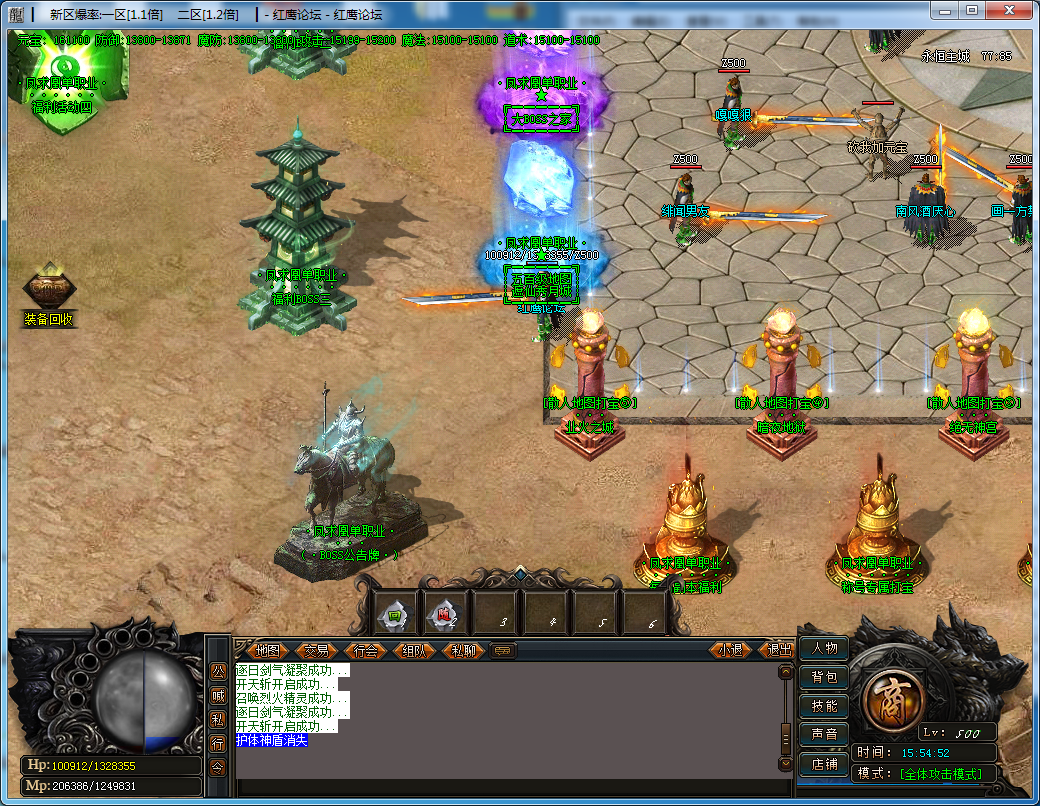Image resolution: width=1040 pixels, height=806 pixels.
Task: Open the 人物 character sheet
Action: pos(824,648)
